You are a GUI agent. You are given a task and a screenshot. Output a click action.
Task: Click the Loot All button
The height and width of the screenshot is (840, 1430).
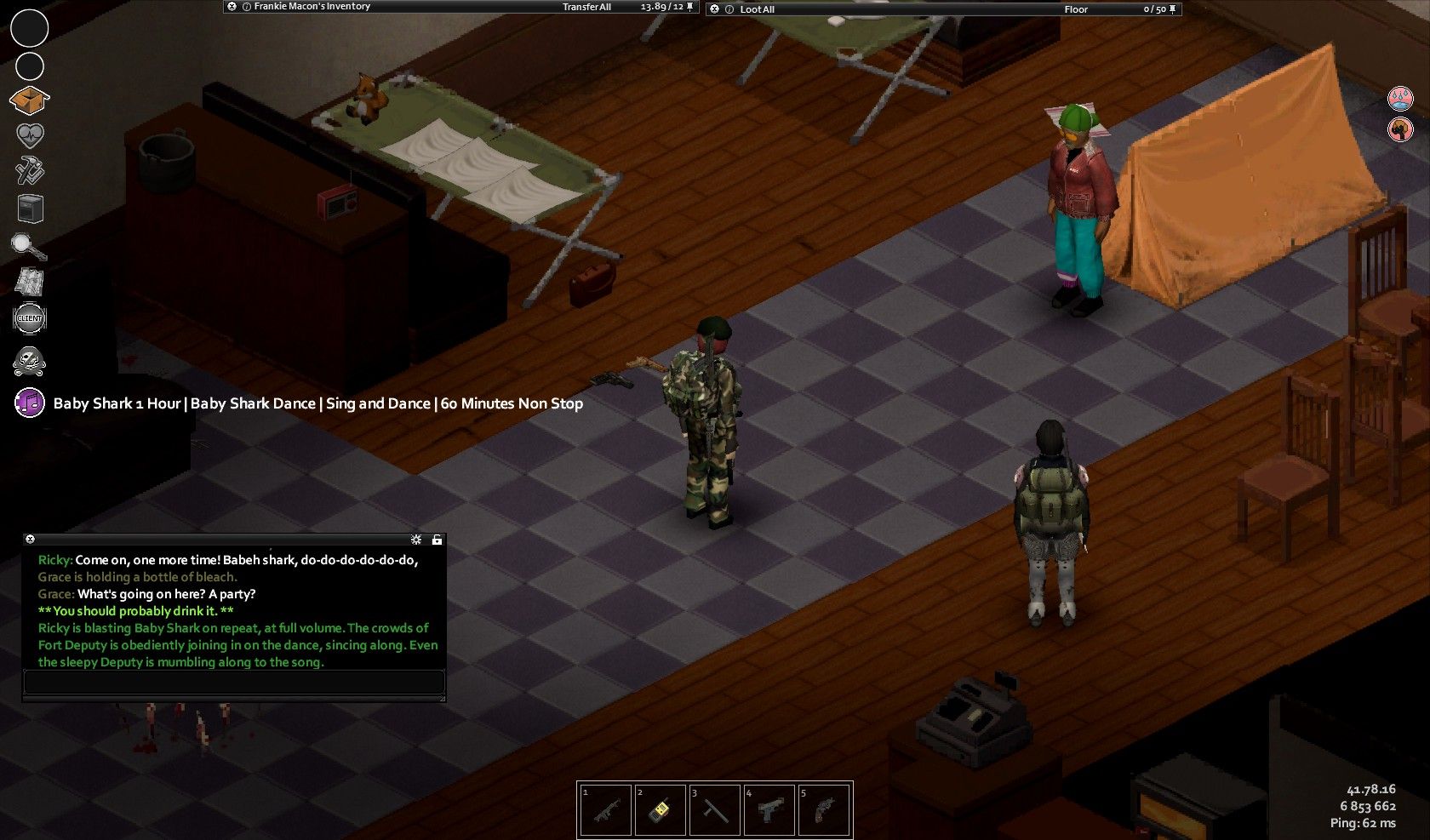(x=757, y=9)
